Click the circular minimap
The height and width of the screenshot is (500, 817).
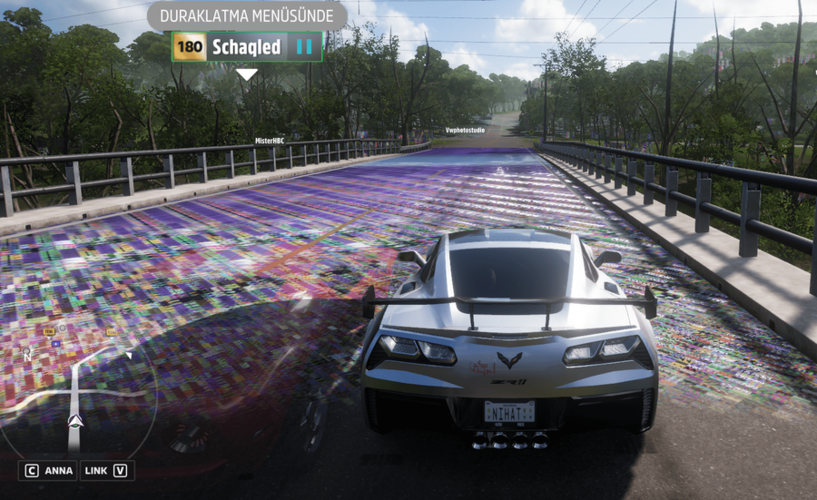click(x=75, y=395)
